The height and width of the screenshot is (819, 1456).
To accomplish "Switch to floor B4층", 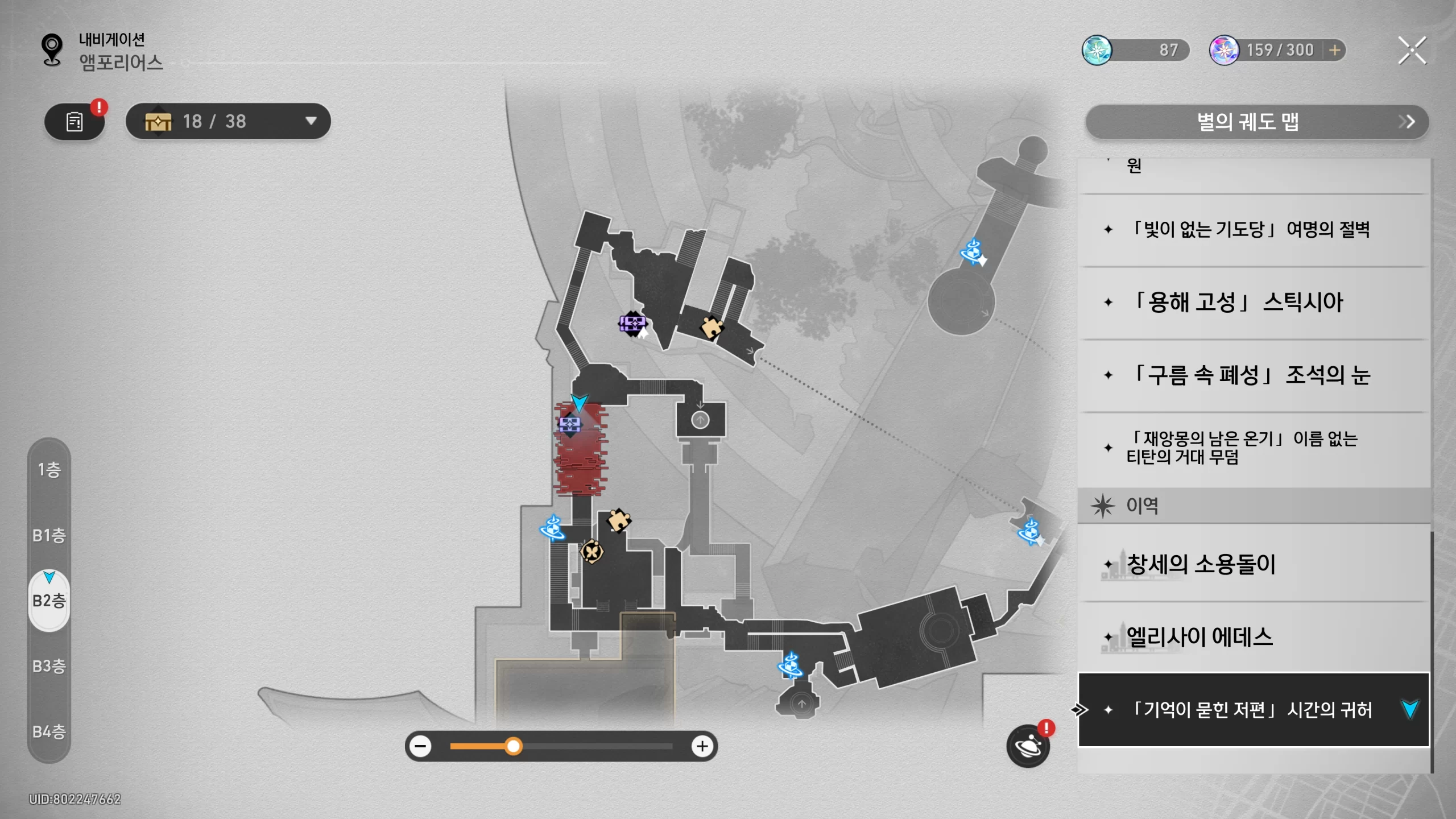I will click(x=49, y=731).
